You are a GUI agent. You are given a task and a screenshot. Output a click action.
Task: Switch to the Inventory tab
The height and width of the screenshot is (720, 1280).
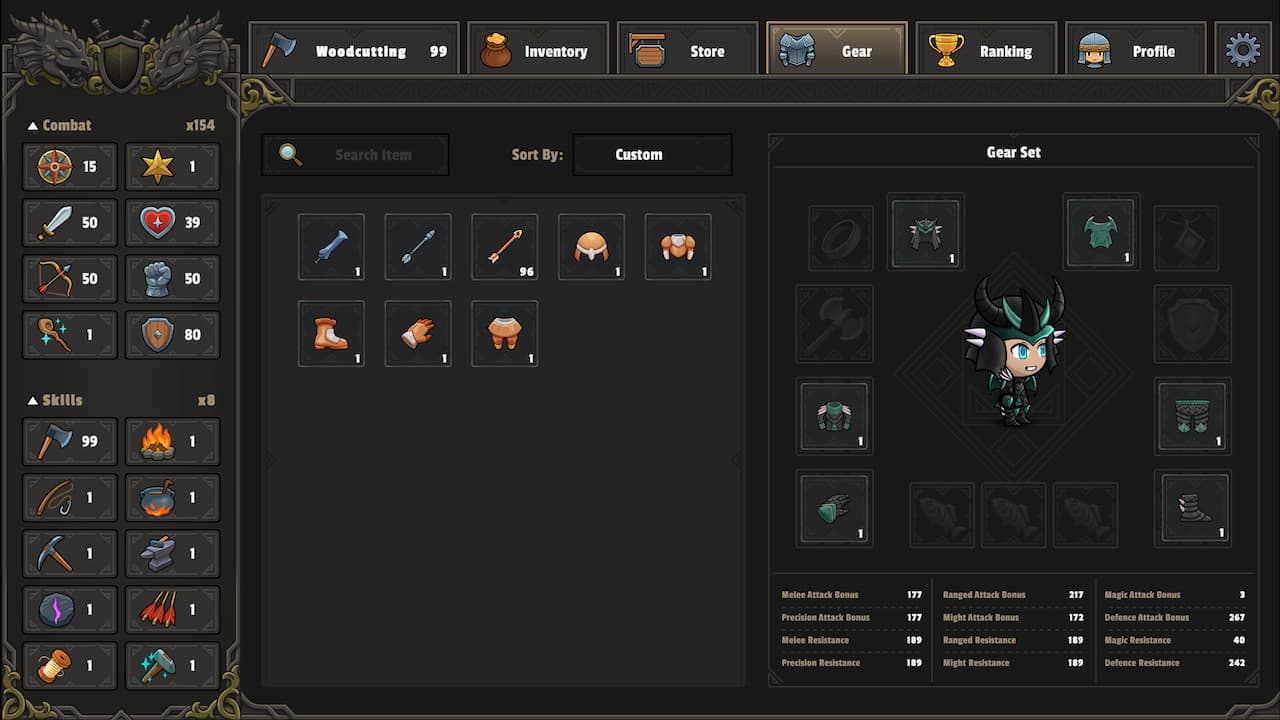[x=537, y=50]
